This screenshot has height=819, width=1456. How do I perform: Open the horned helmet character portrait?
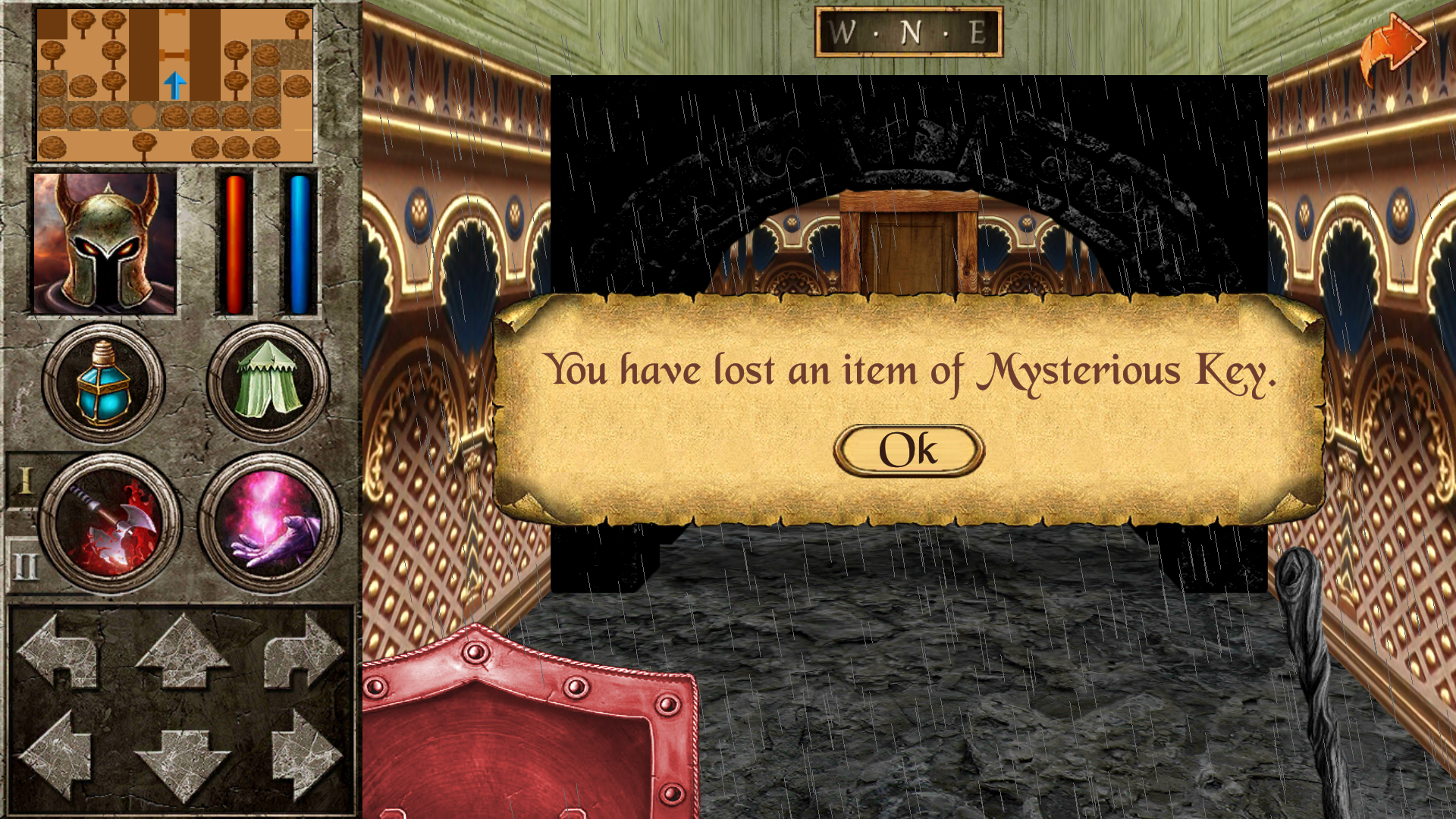click(105, 243)
